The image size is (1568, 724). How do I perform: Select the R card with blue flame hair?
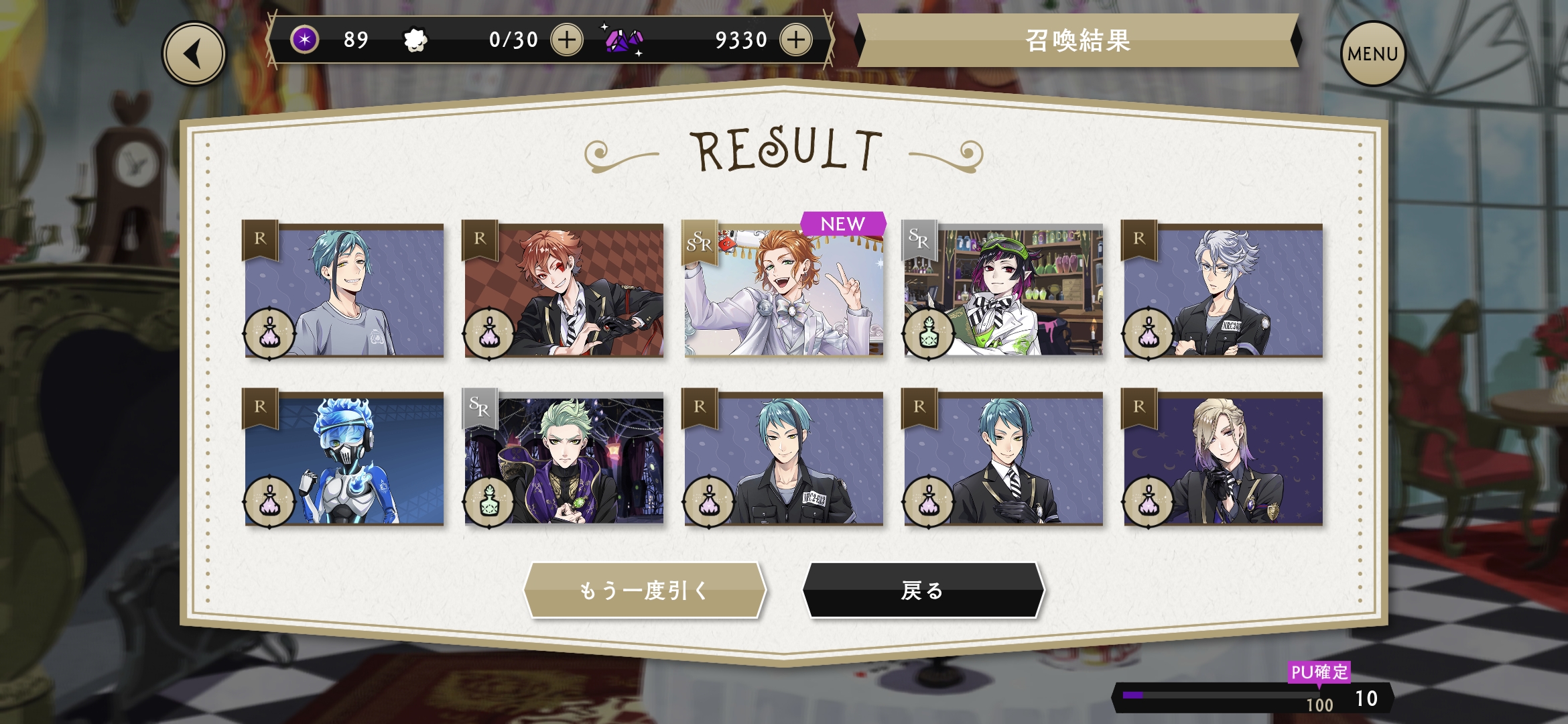[344, 459]
